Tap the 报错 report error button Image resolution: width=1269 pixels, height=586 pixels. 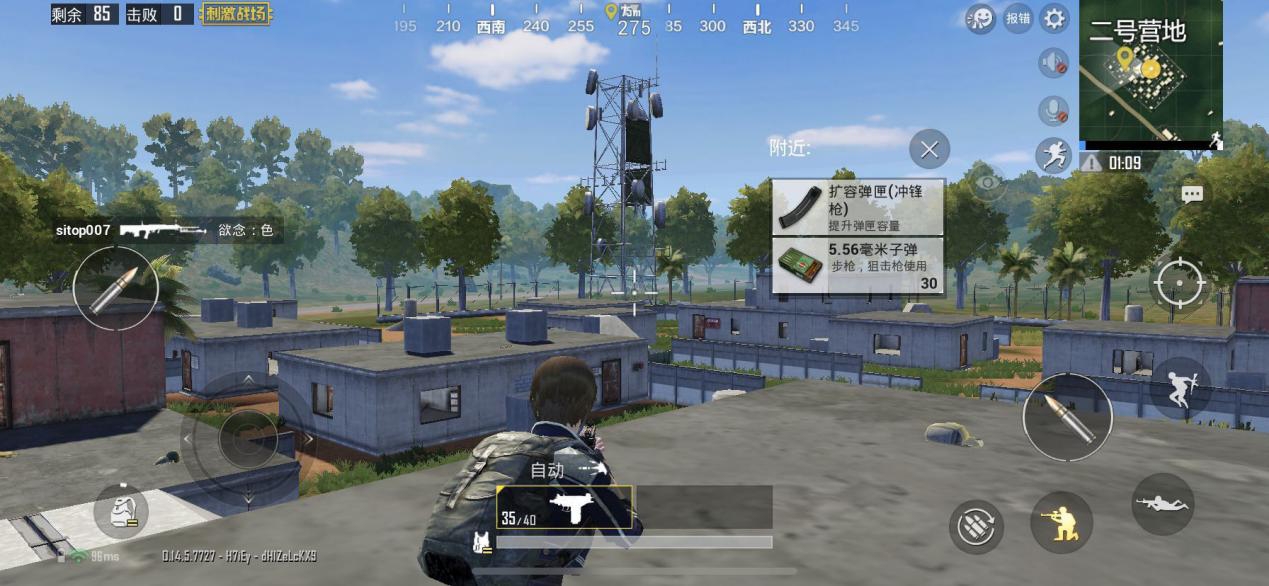click(1018, 18)
